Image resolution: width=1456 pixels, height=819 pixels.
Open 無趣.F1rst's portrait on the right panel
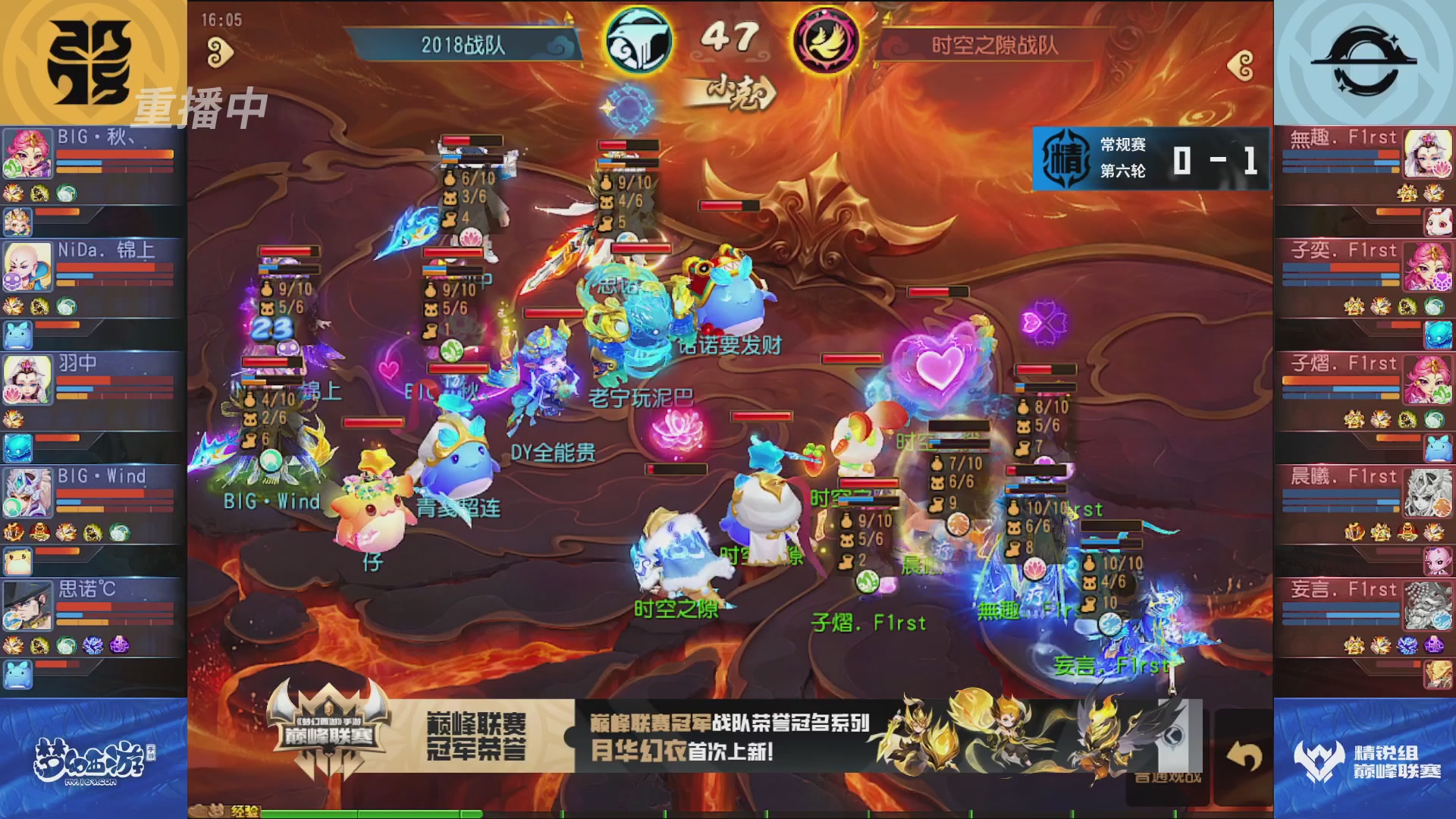(1429, 155)
